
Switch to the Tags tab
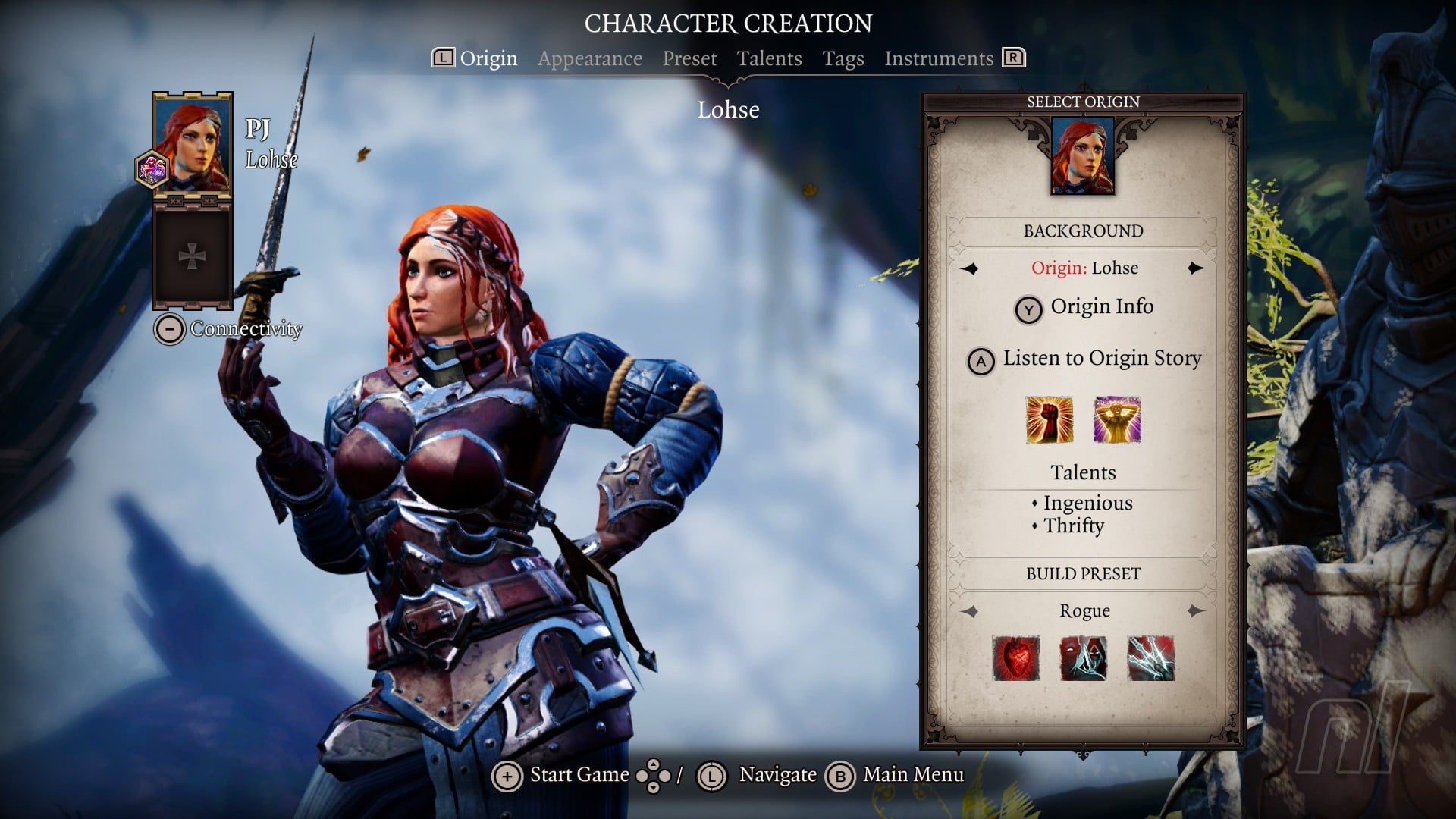tap(843, 58)
